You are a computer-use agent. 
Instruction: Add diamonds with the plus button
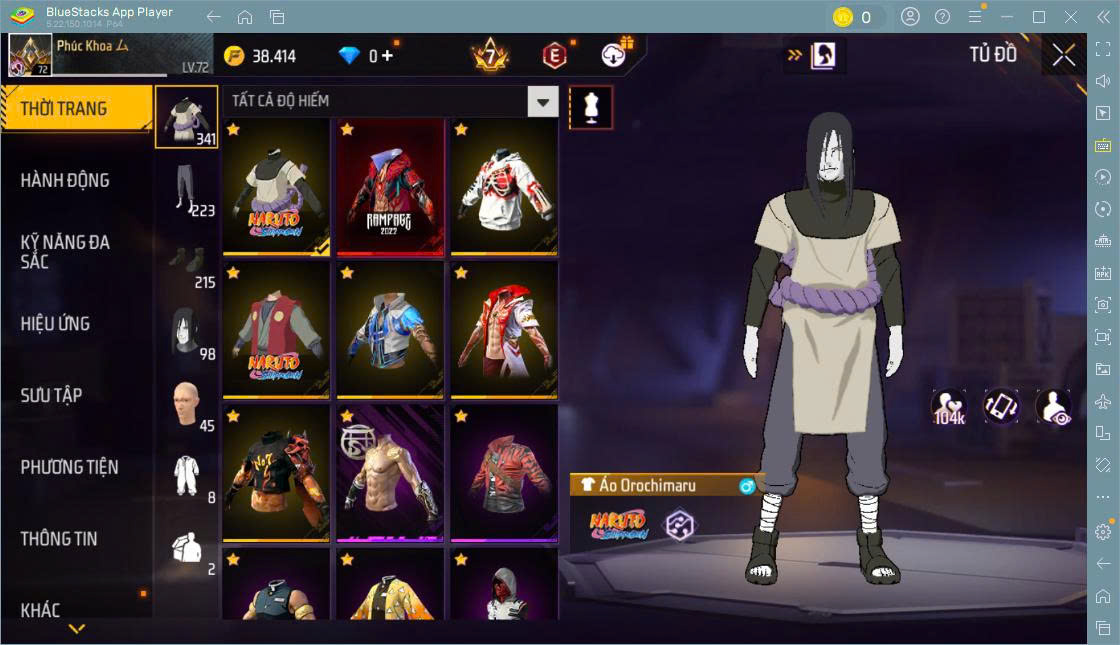tap(387, 56)
